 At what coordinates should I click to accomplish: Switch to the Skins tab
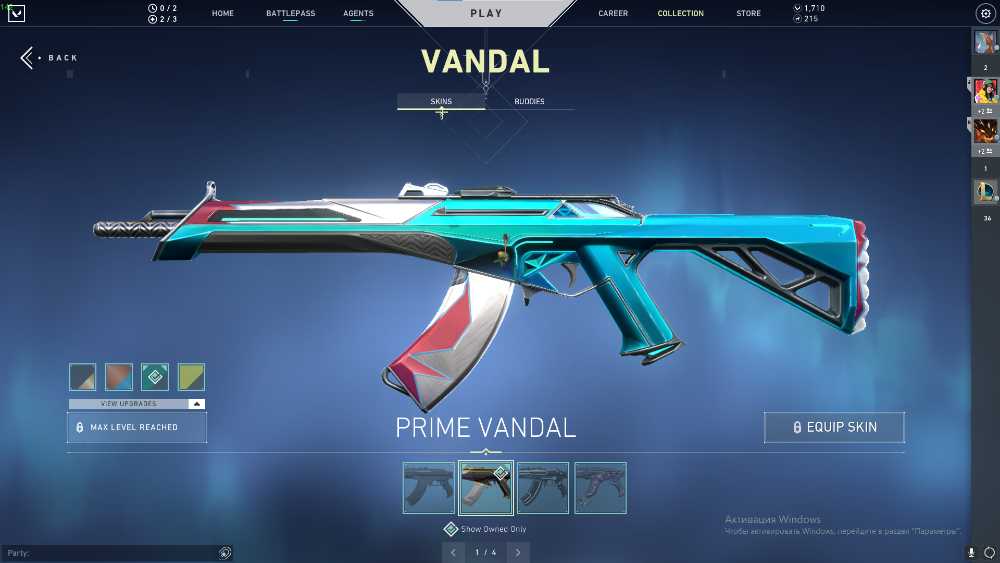click(x=441, y=102)
